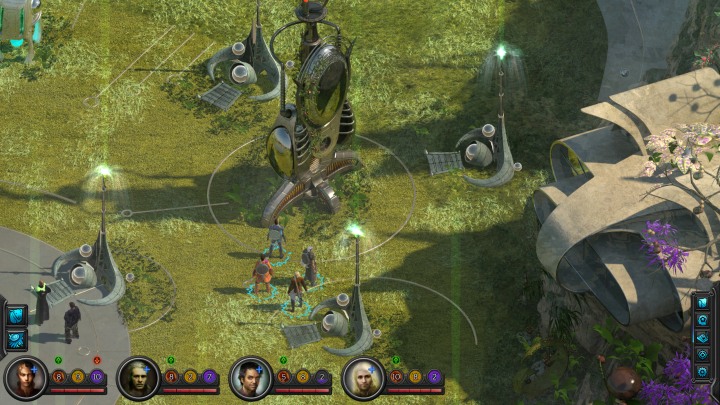
Task: Activate the upper blue ability icon
Action: pos(17,316)
